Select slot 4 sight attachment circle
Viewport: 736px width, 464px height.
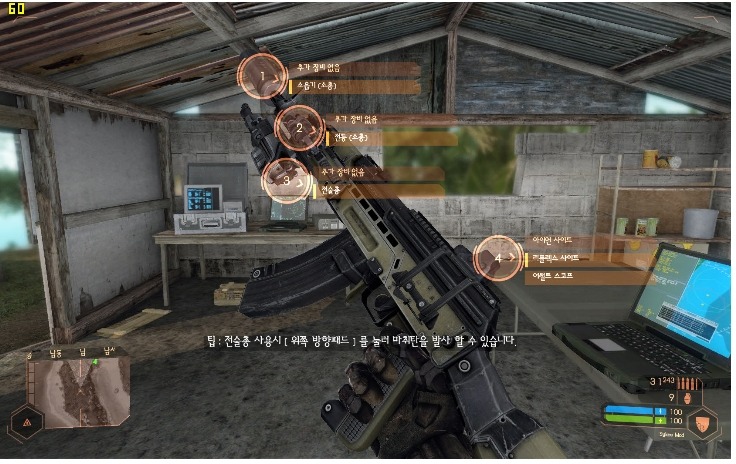pos(498,259)
